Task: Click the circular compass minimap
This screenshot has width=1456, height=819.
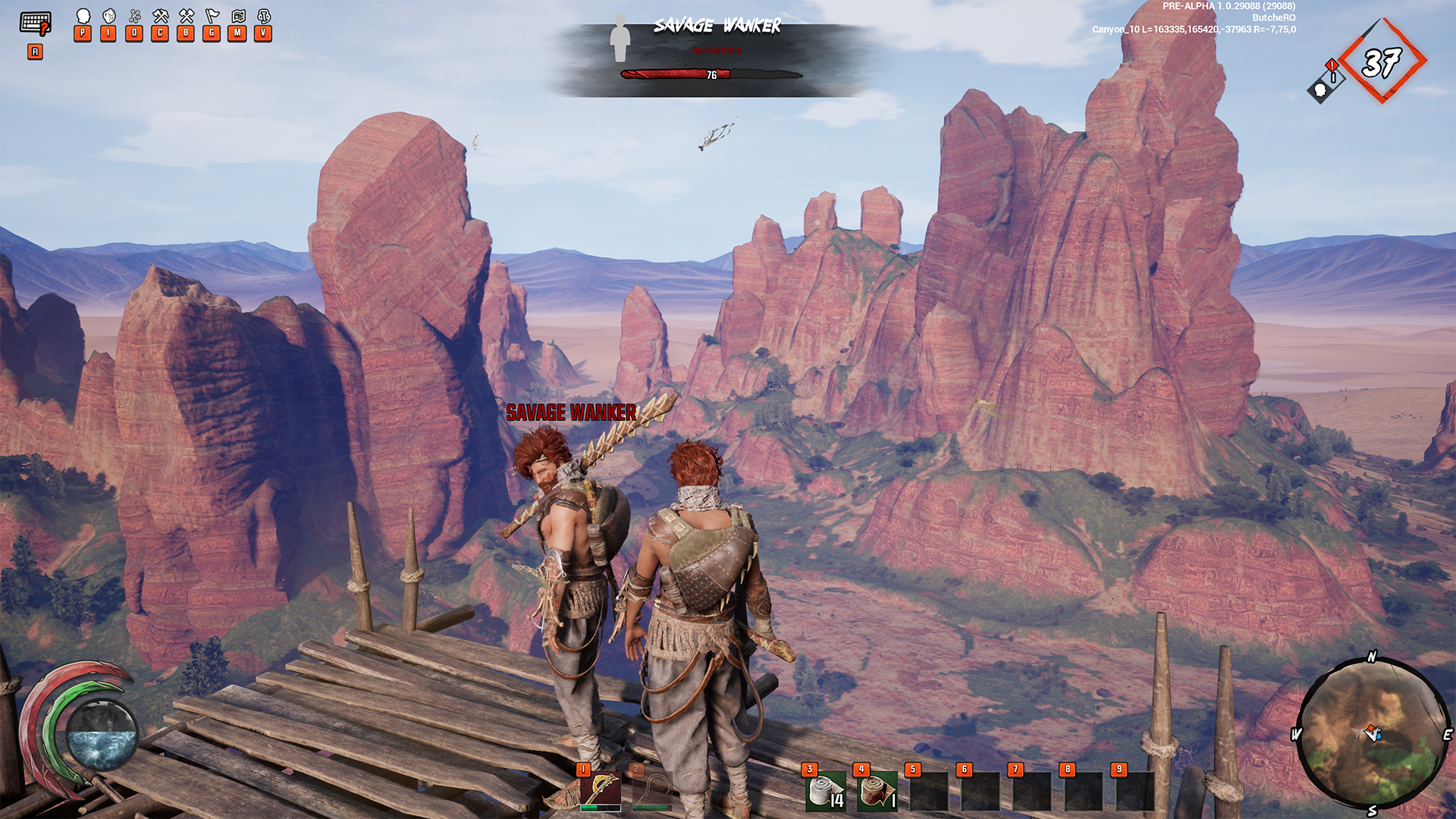Action: (x=1372, y=734)
